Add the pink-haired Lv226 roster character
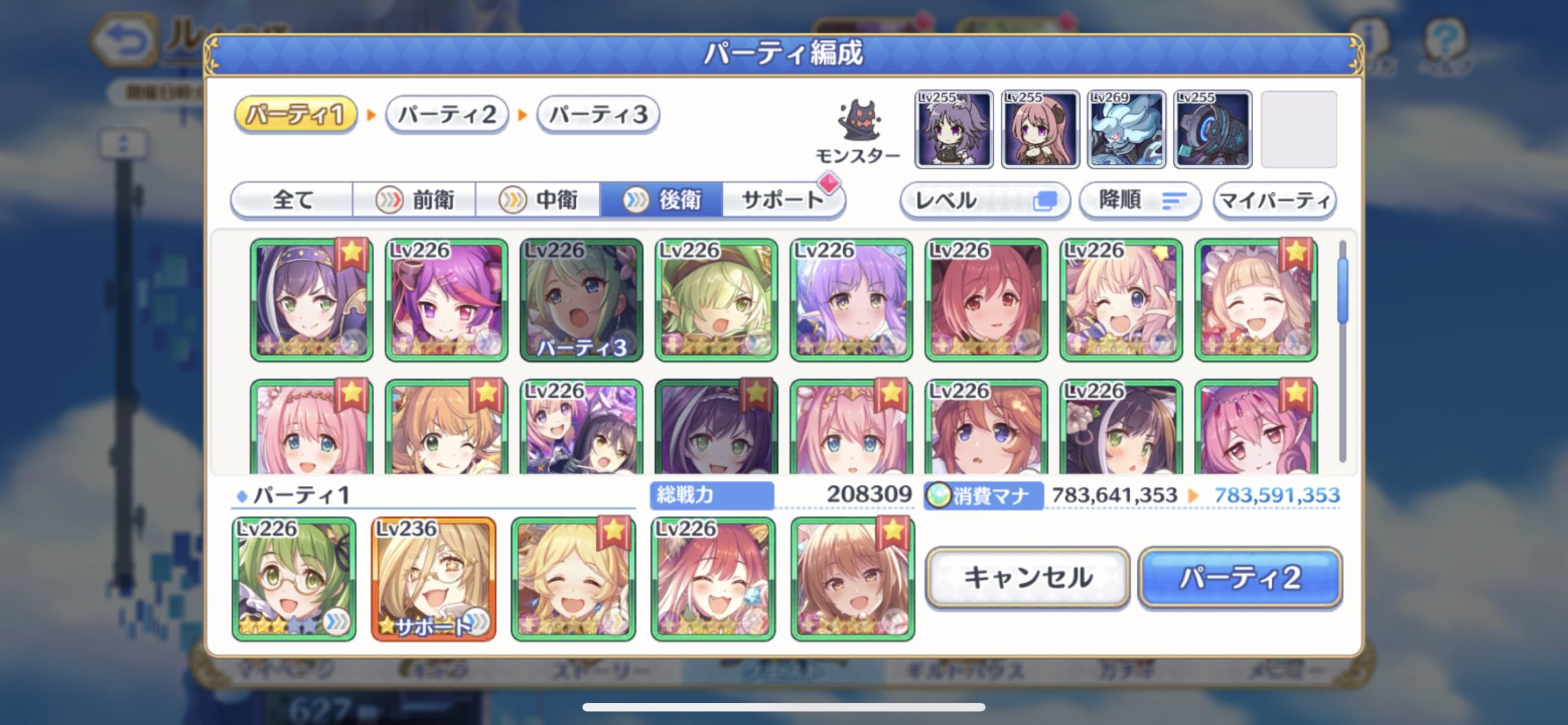 tap(1120, 300)
